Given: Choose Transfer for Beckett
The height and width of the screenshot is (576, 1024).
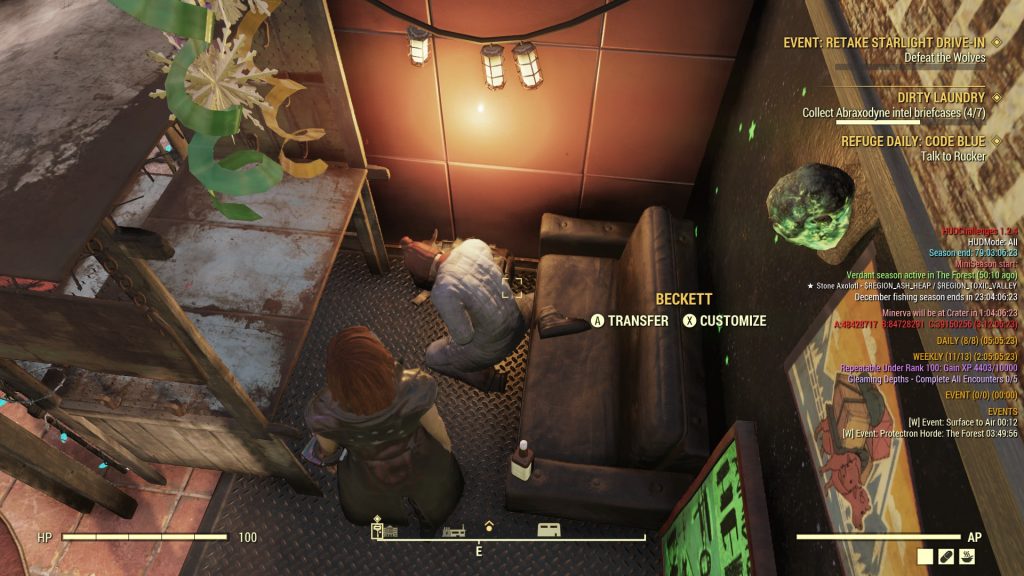Looking at the screenshot, I should pyautogui.click(x=630, y=321).
